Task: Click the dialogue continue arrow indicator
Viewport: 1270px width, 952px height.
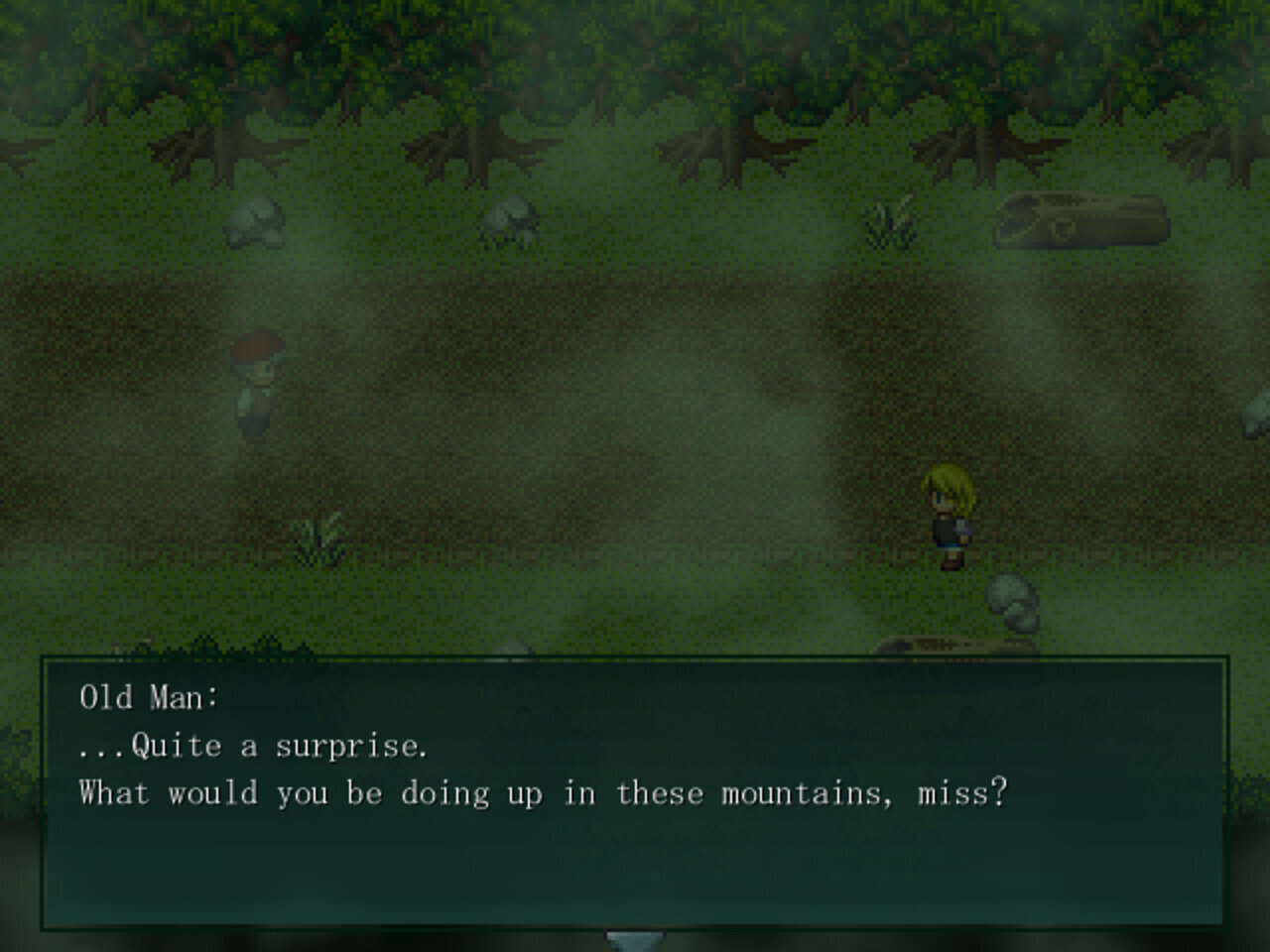Action: [633, 939]
